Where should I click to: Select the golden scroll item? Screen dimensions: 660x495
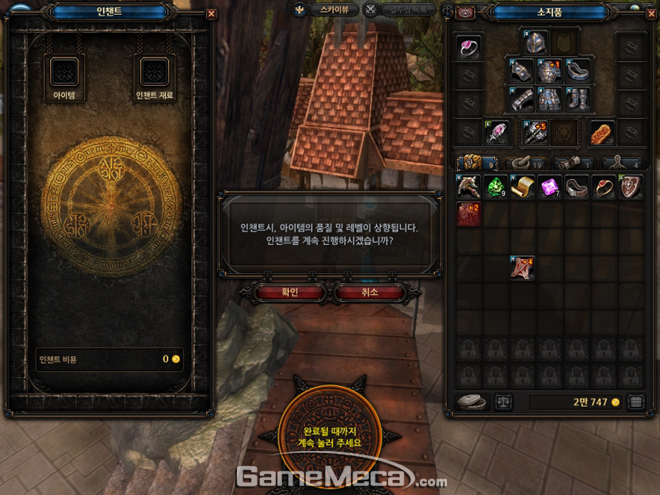[523, 187]
